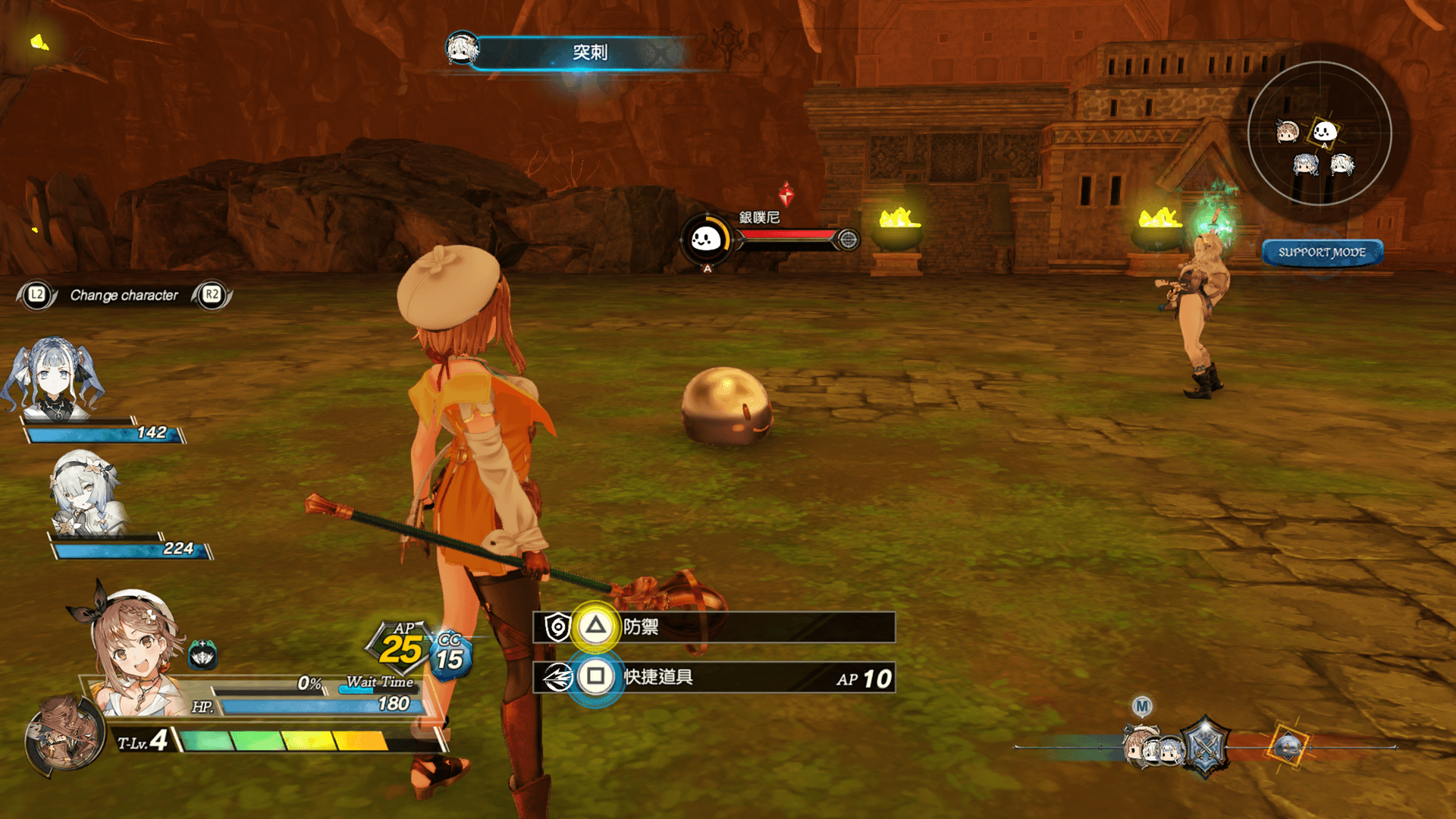Click the AP 25 gauge emblem
The width and height of the screenshot is (1456, 819).
(401, 647)
